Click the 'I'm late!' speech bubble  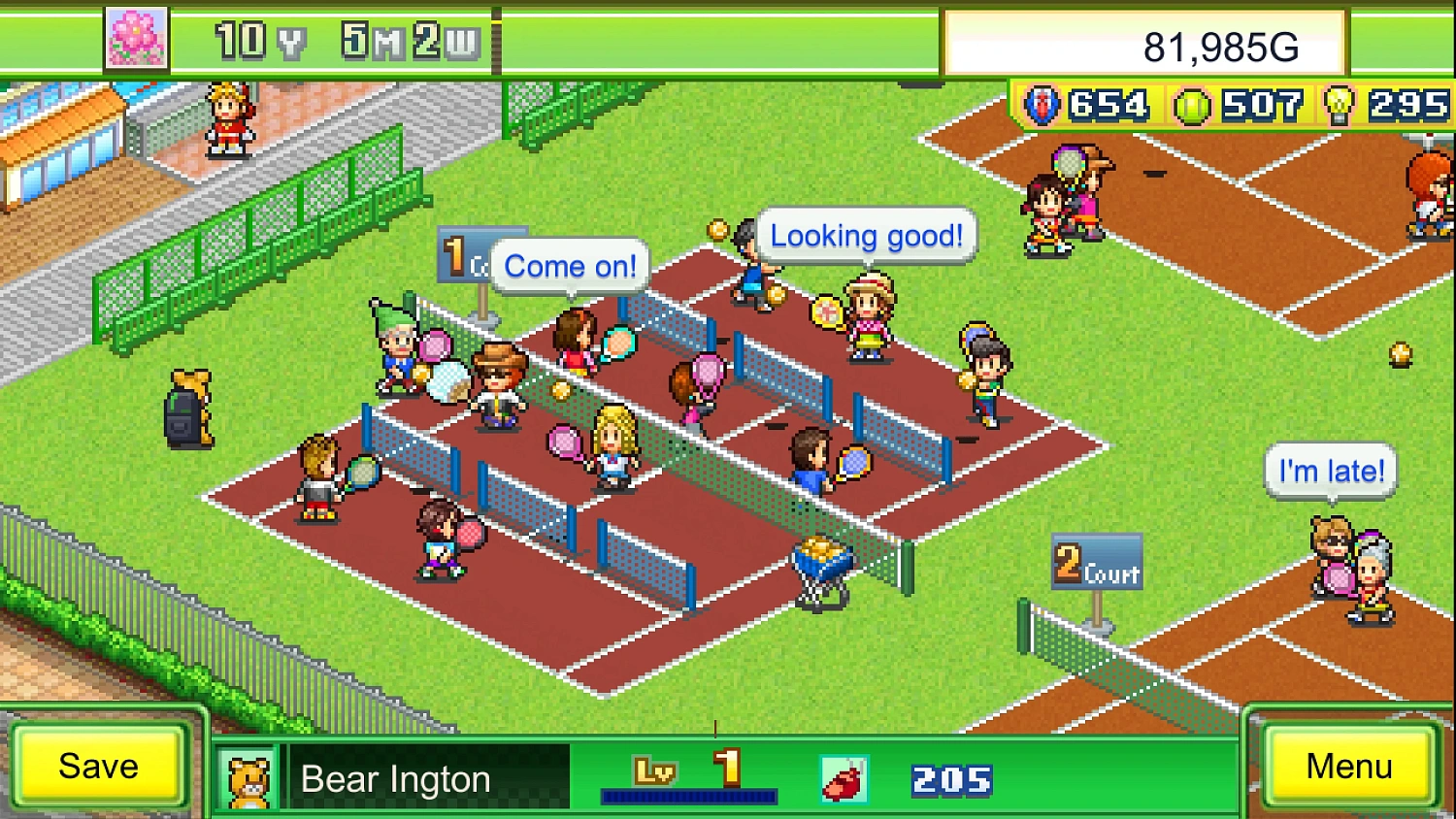(1330, 471)
